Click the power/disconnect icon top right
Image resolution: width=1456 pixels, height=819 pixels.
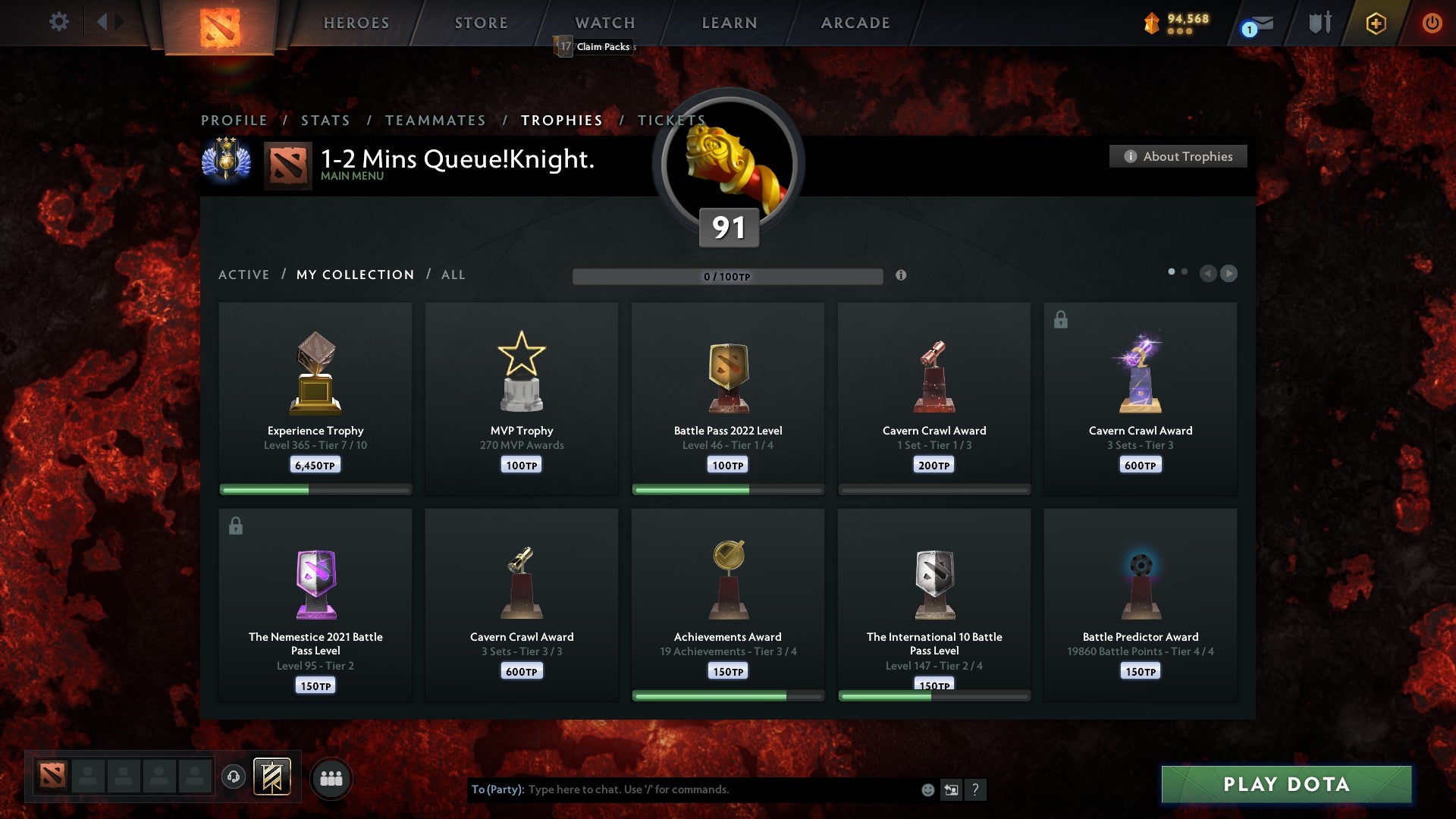click(1432, 23)
